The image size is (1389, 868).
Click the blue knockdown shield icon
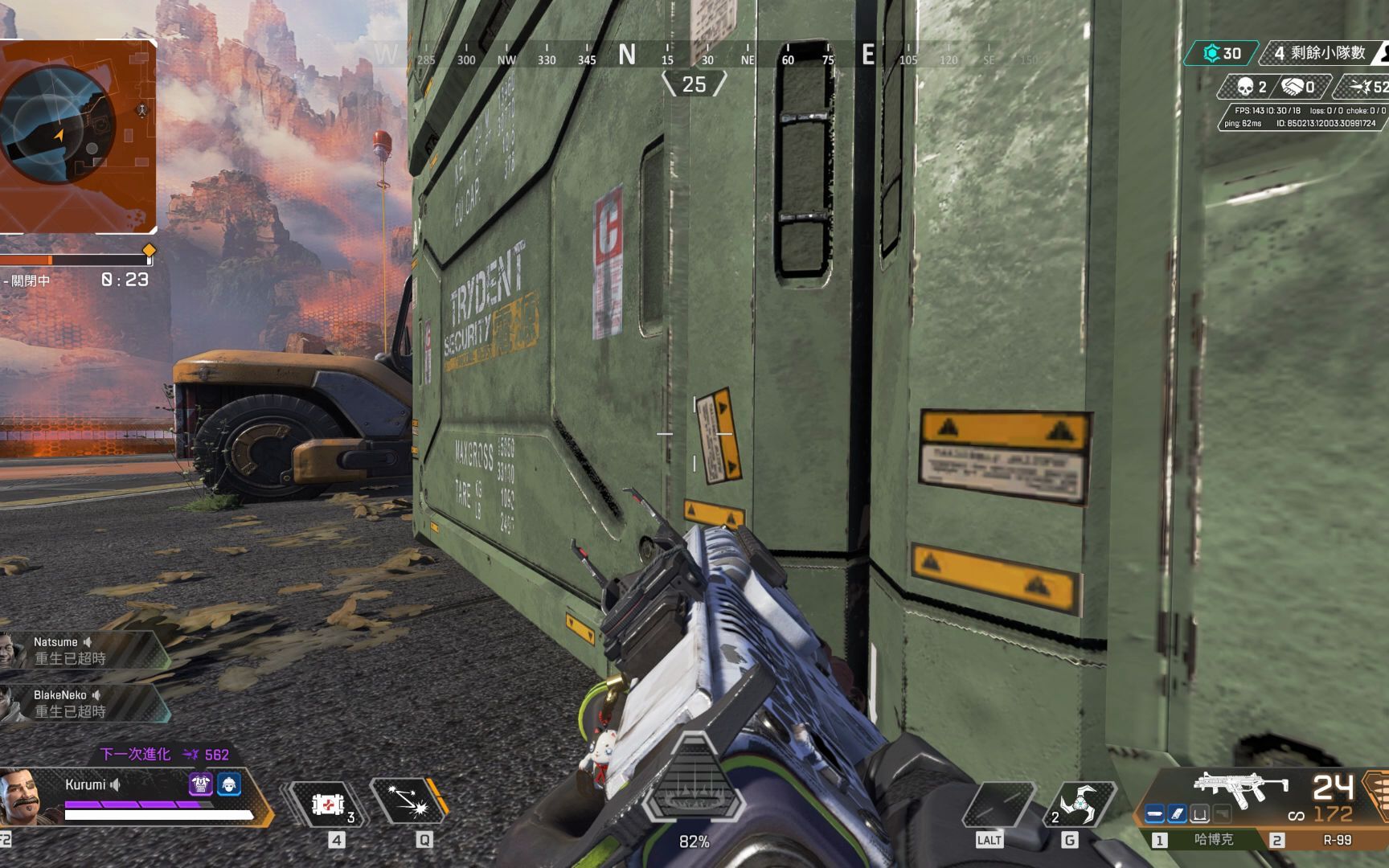pyautogui.click(x=229, y=784)
